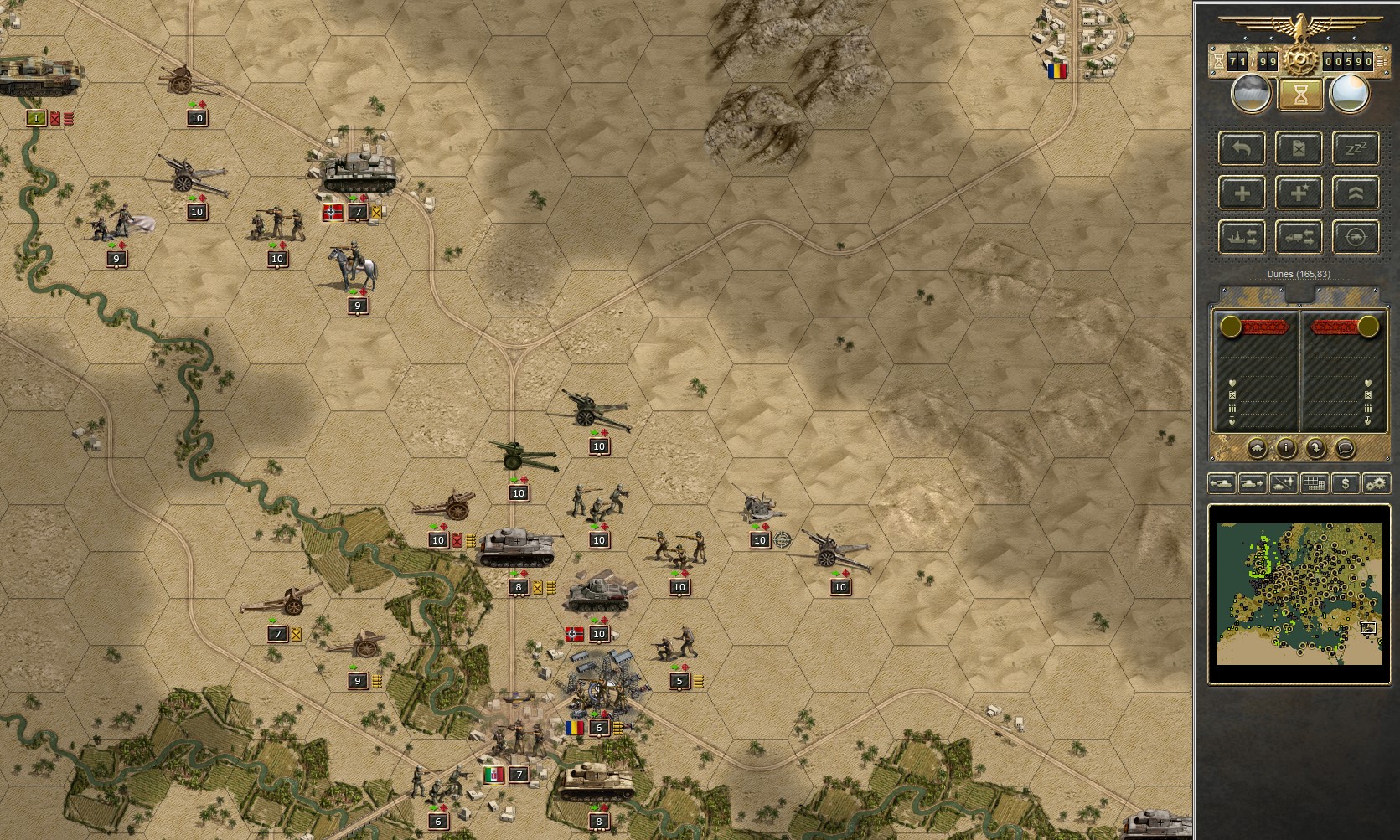Viewport: 1400px width, 840px height.
Task: Apply standard replacements to the unit
Action: (1241, 193)
